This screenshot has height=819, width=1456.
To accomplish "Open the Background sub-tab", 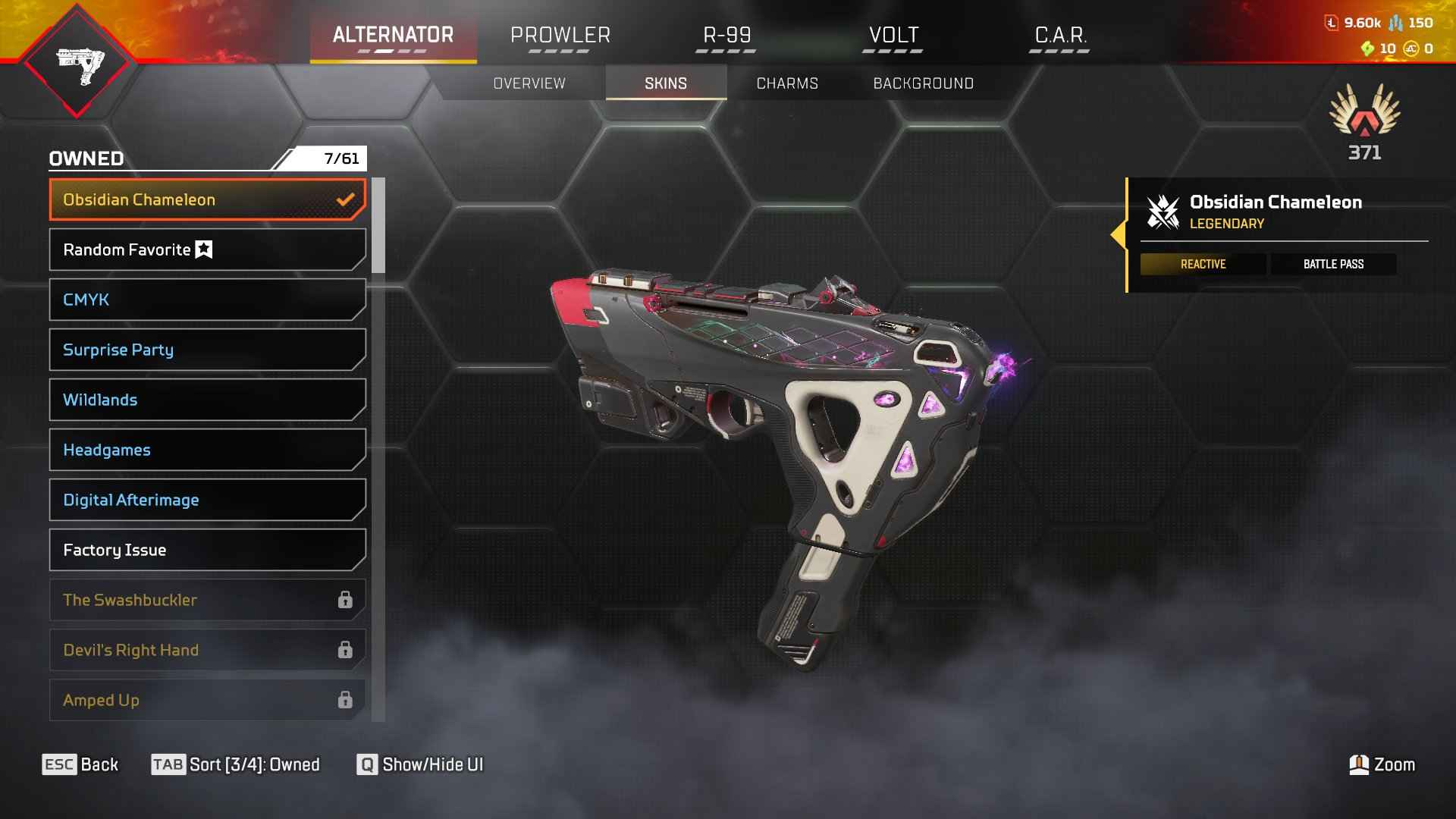I will click(x=923, y=83).
